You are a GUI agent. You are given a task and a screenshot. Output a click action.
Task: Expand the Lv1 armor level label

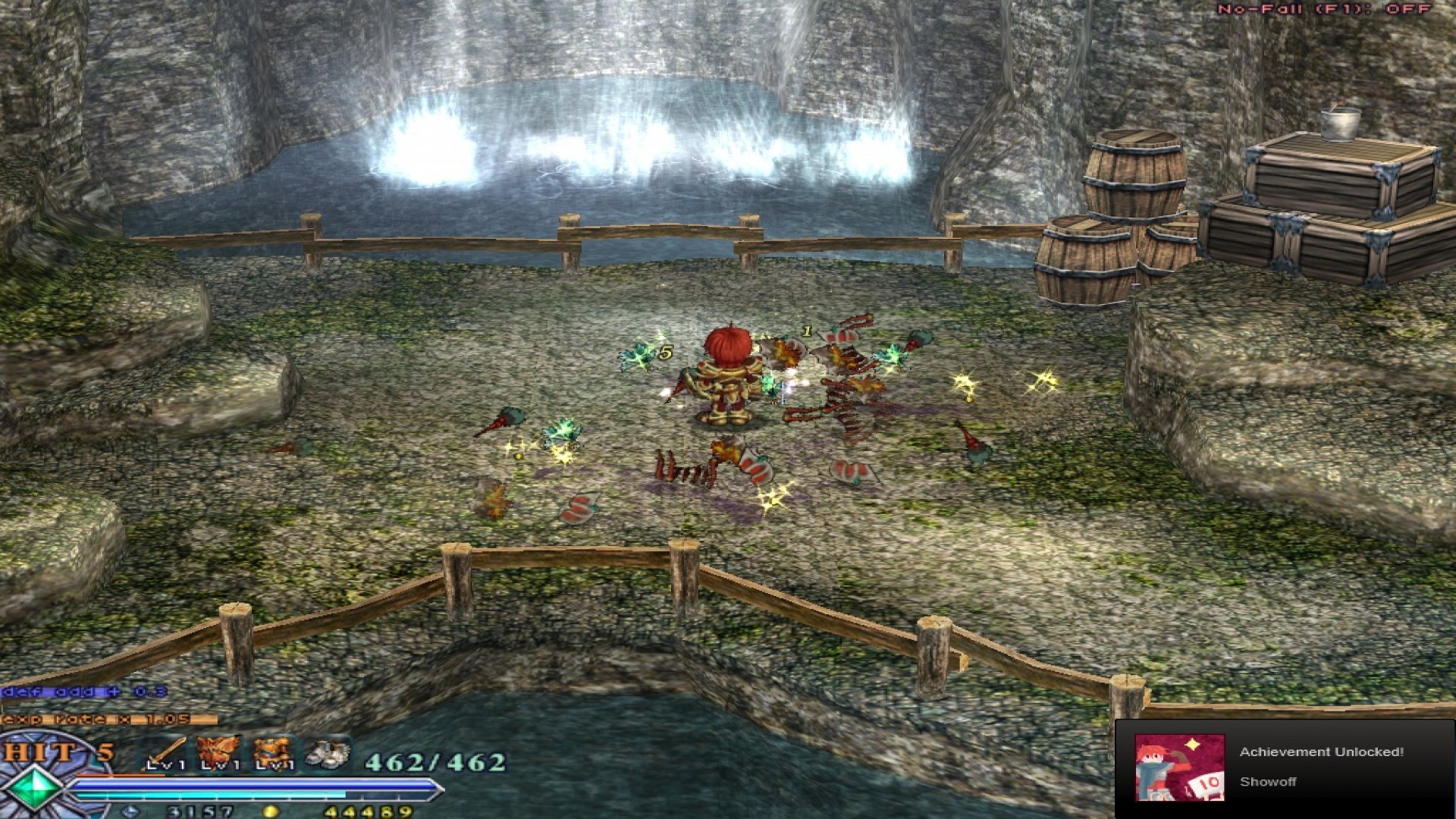point(220,764)
